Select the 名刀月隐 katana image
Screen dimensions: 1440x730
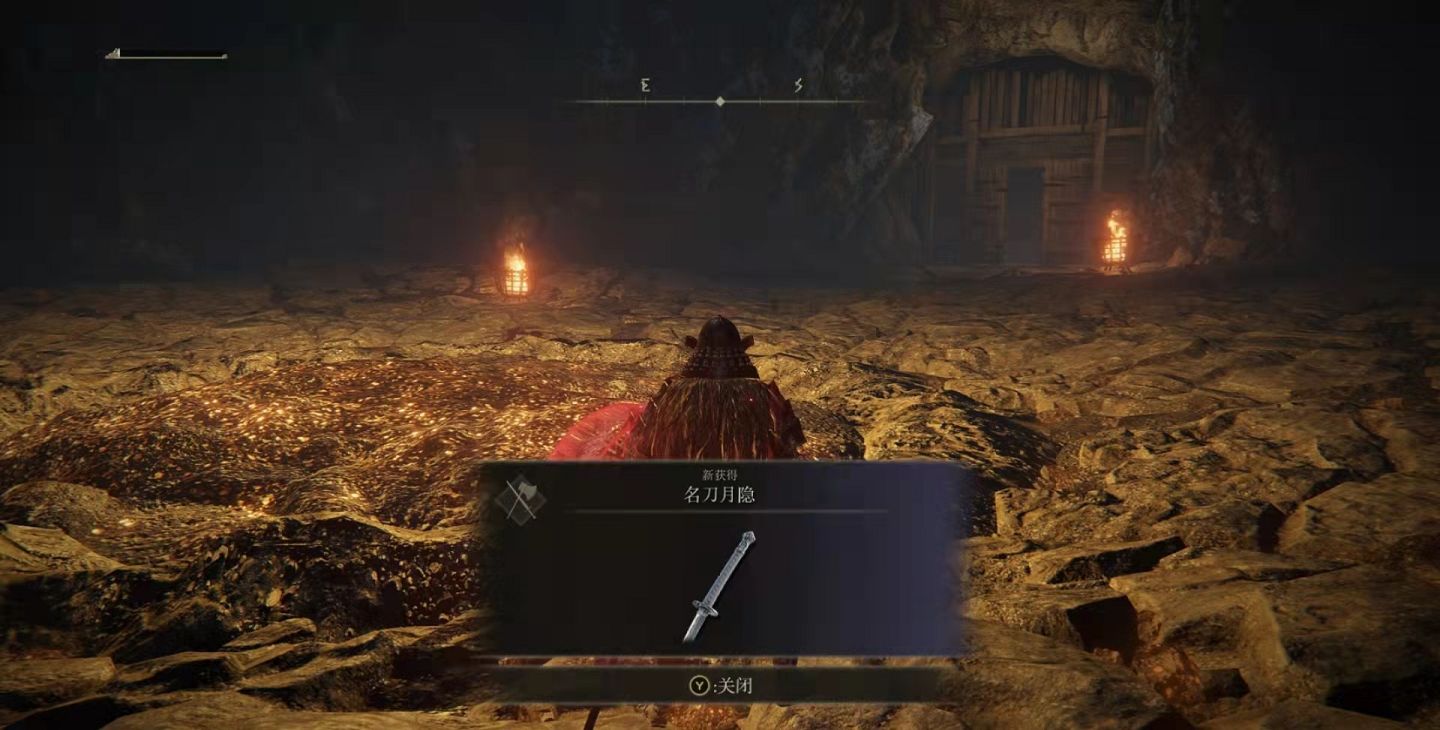pos(719,586)
